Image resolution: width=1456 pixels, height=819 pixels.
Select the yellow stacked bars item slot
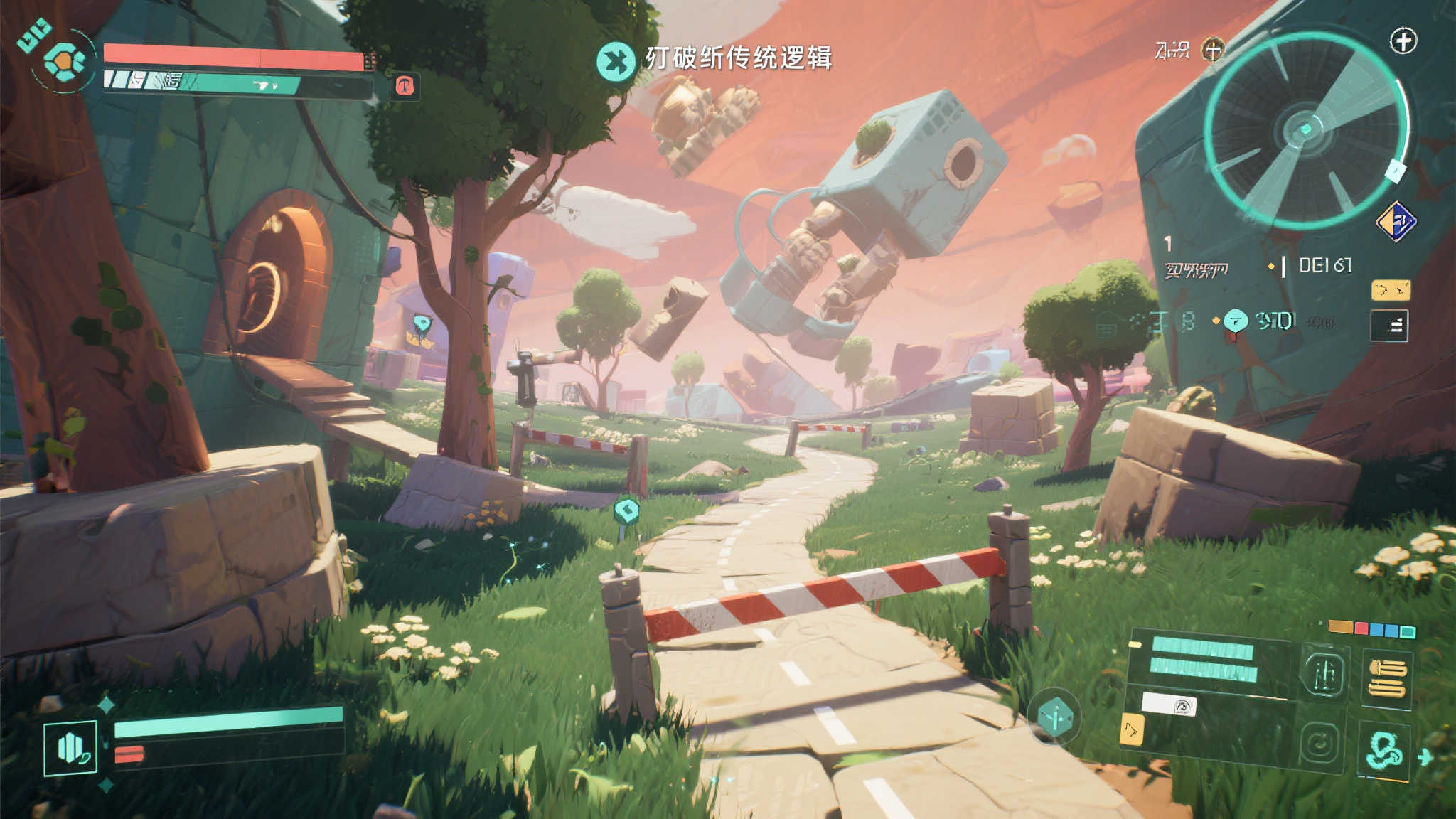pos(1387,678)
